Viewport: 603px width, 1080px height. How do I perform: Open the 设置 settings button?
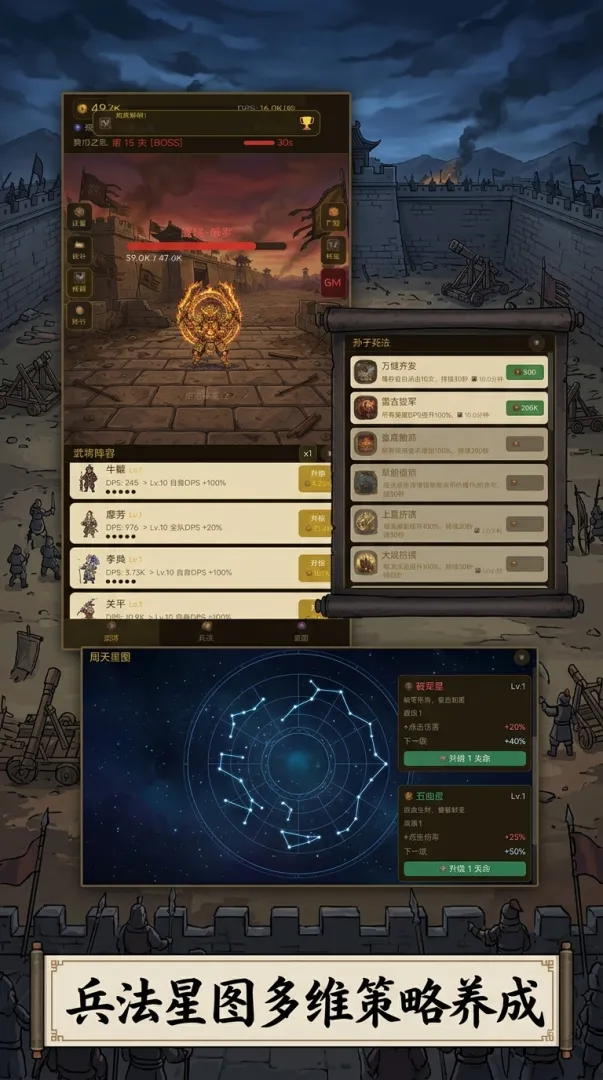point(79,215)
